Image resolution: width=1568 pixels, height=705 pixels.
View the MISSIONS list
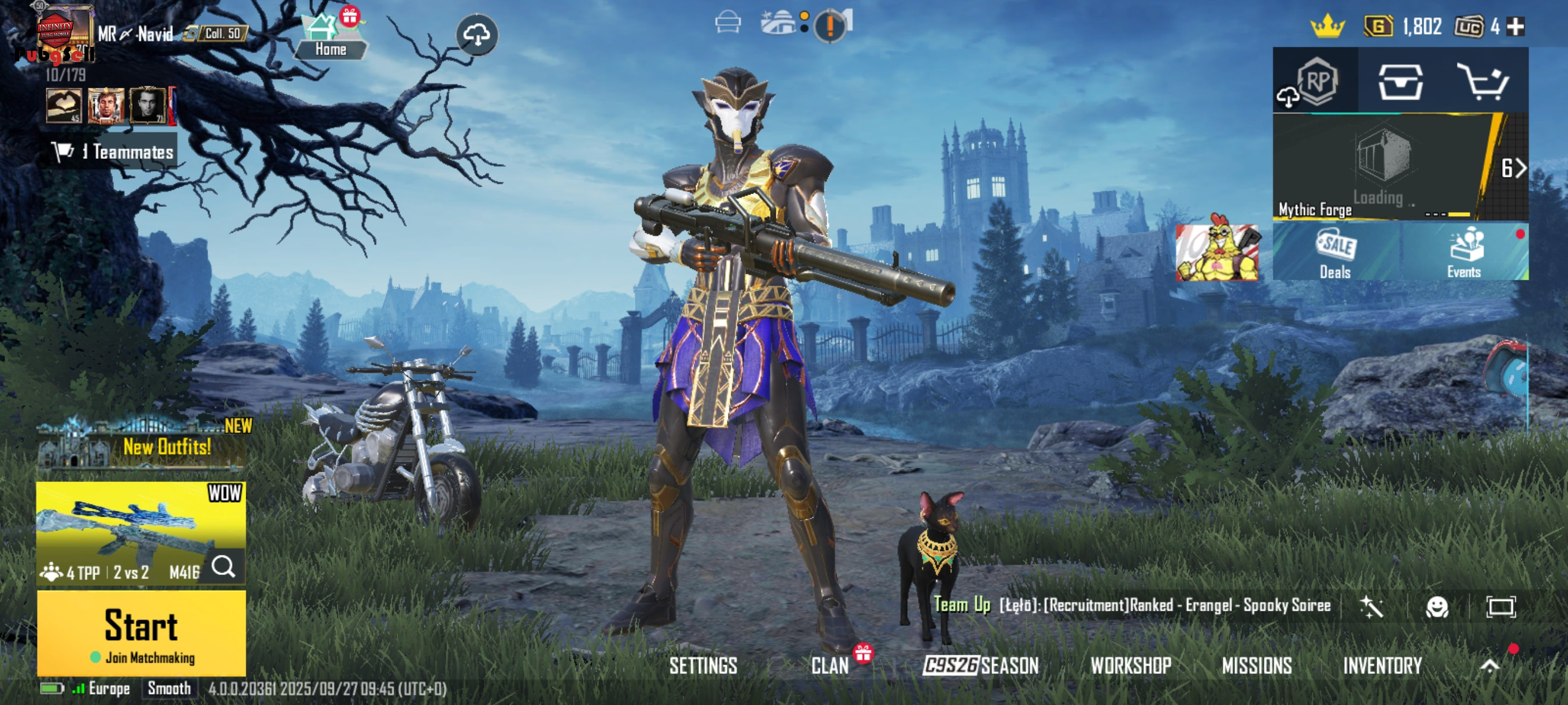click(1256, 666)
